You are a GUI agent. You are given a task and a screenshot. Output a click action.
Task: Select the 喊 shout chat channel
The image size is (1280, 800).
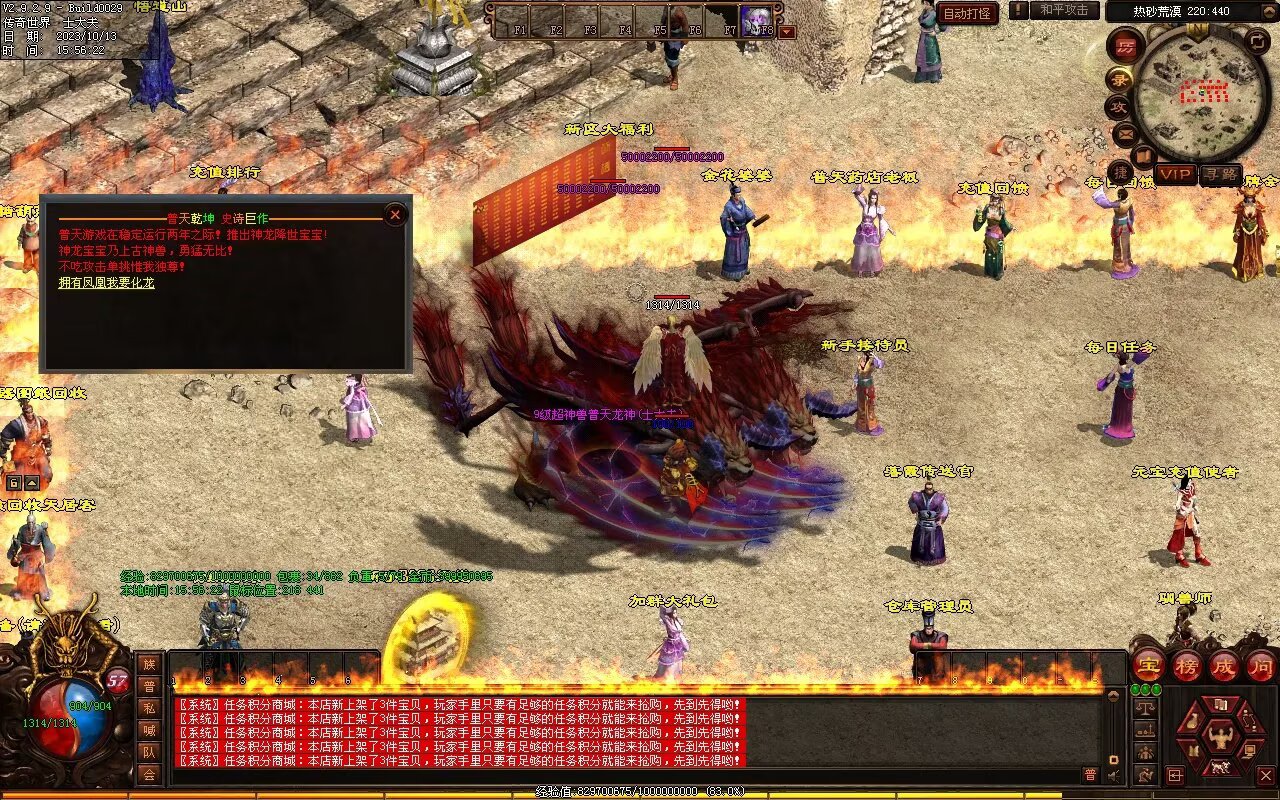149,730
